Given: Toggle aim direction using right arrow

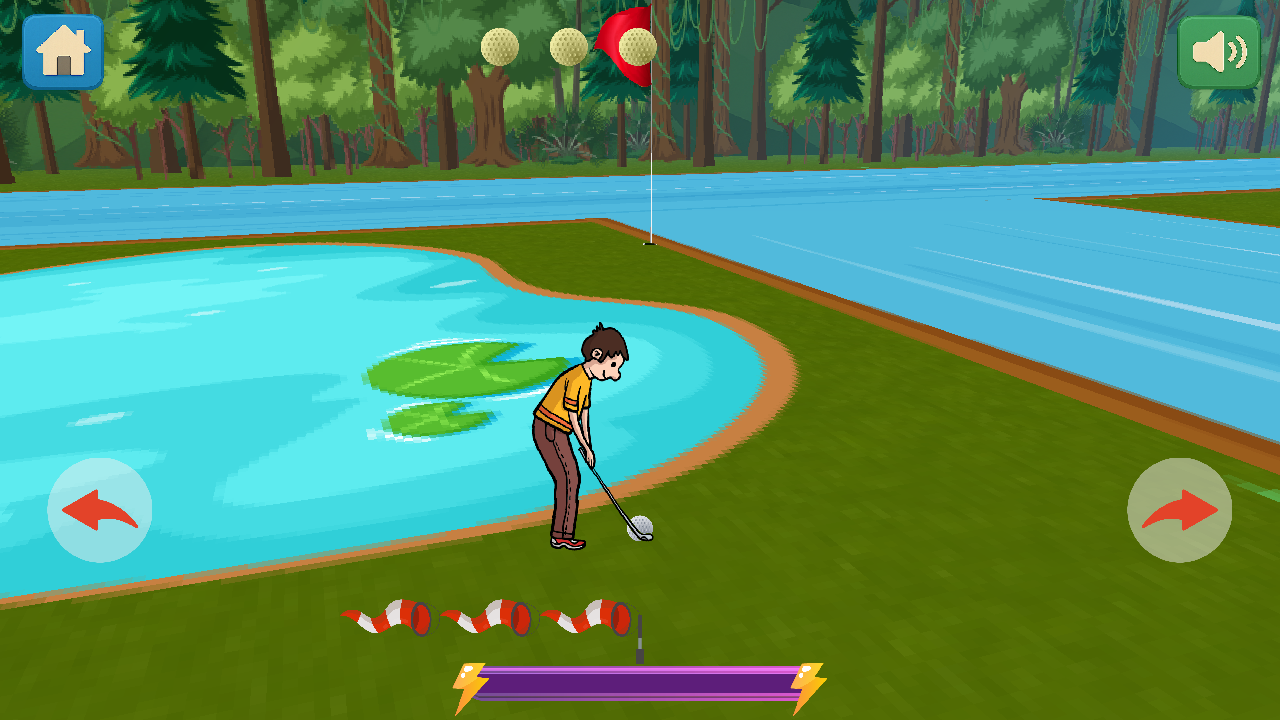Looking at the screenshot, I should (x=1178, y=510).
